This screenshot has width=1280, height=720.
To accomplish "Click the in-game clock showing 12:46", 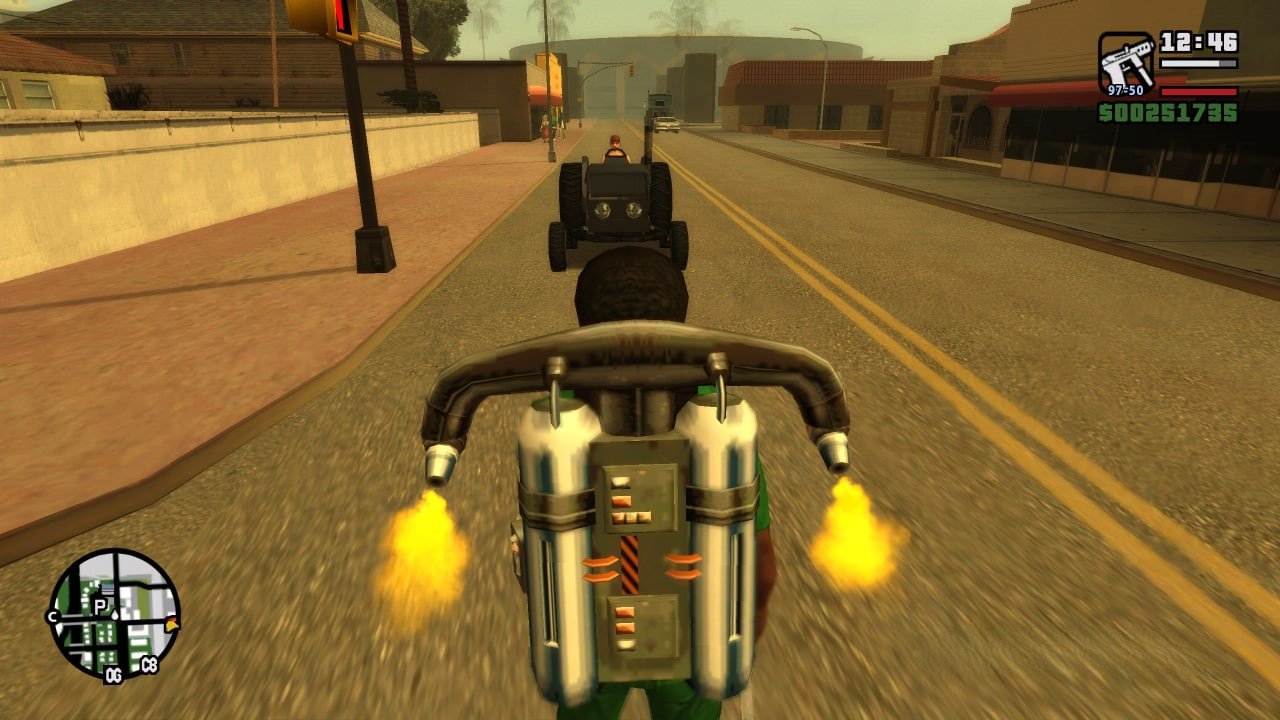I will [1198, 42].
